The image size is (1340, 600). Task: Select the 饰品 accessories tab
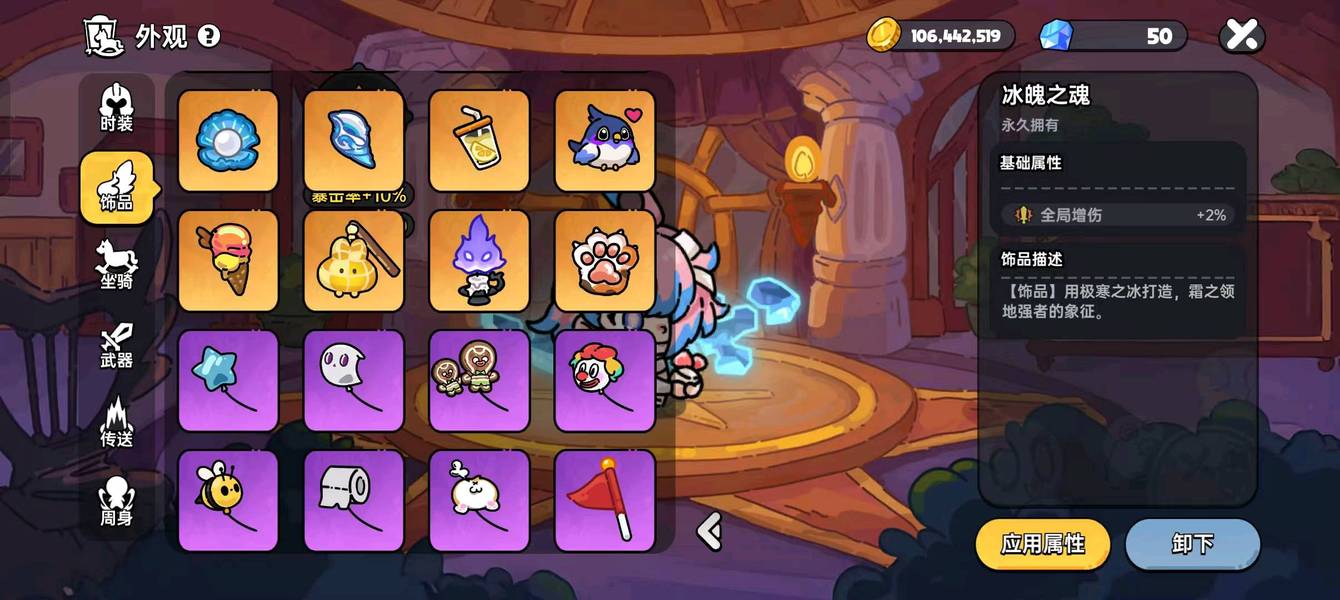pyautogui.click(x=117, y=187)
